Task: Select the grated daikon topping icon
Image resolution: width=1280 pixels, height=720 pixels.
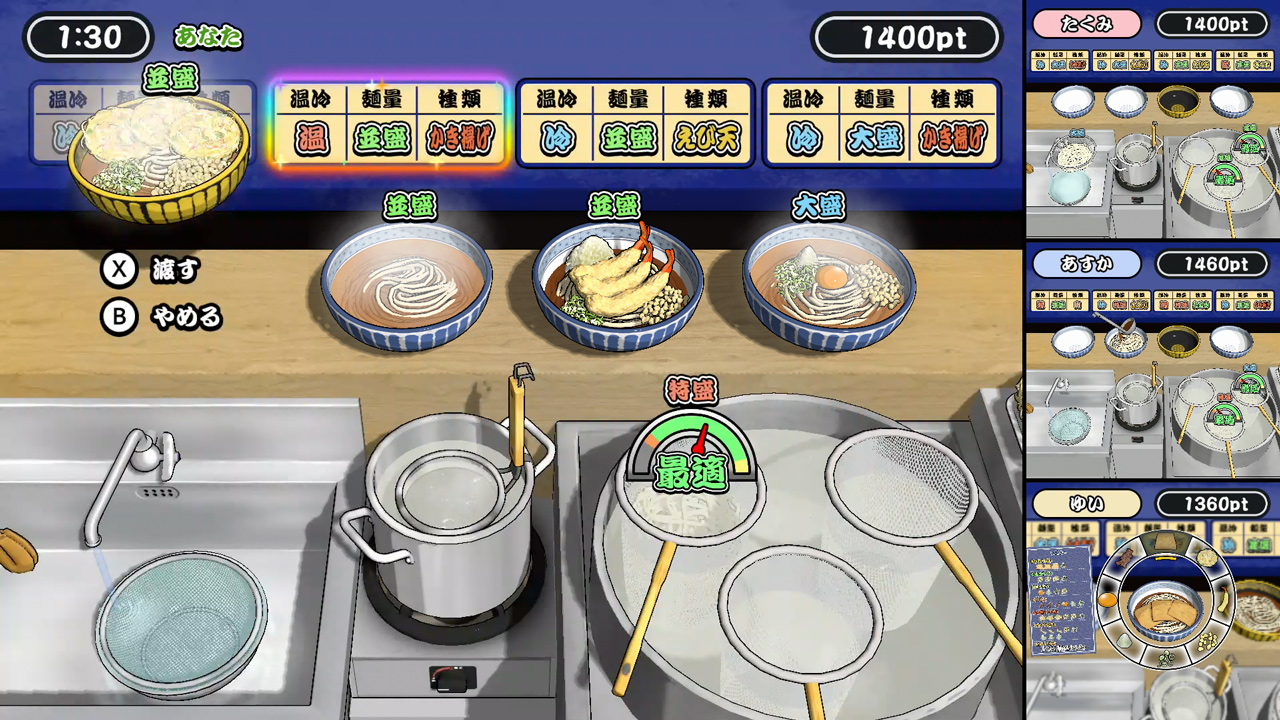Action: [x=1125, y=642]
